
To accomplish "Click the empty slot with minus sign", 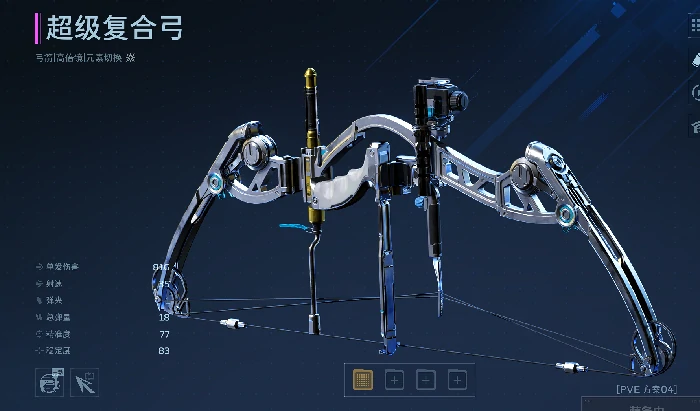I will tap(425, 380).
